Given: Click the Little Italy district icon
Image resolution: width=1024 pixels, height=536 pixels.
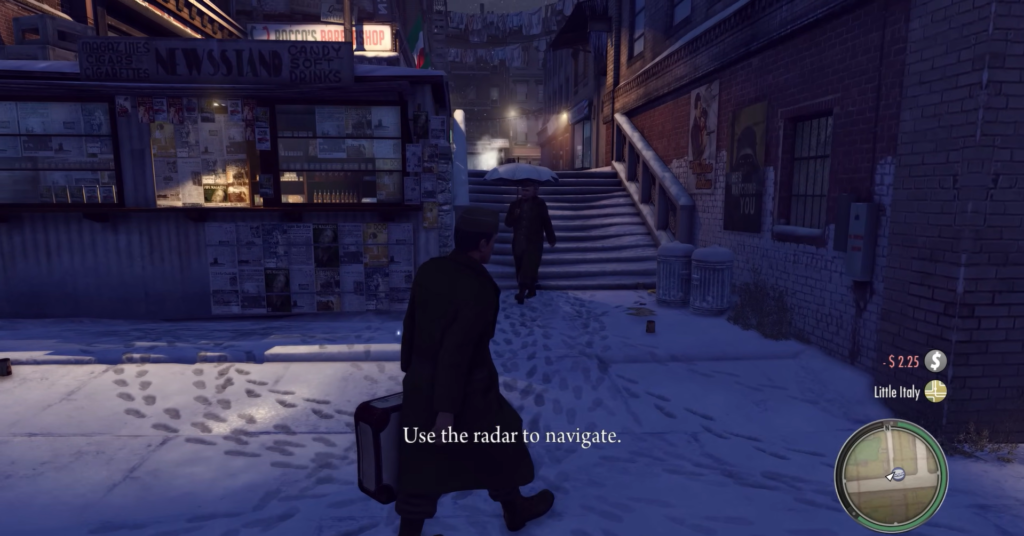Looking at the screenshot, I should coord(935,392).
